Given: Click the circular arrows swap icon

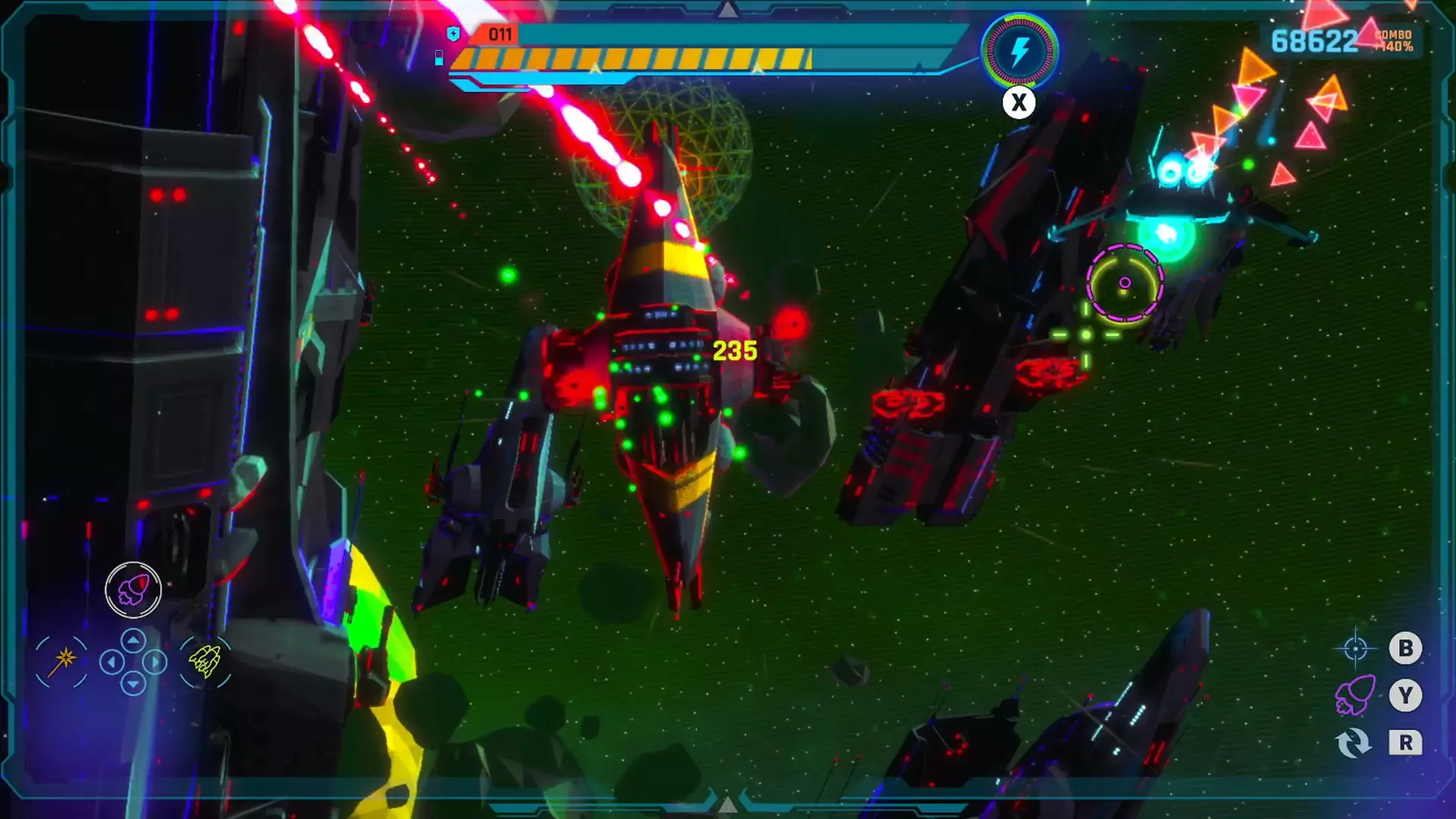Looking at the screenshot, I should pyautogui.click(x=1354, y=742).
